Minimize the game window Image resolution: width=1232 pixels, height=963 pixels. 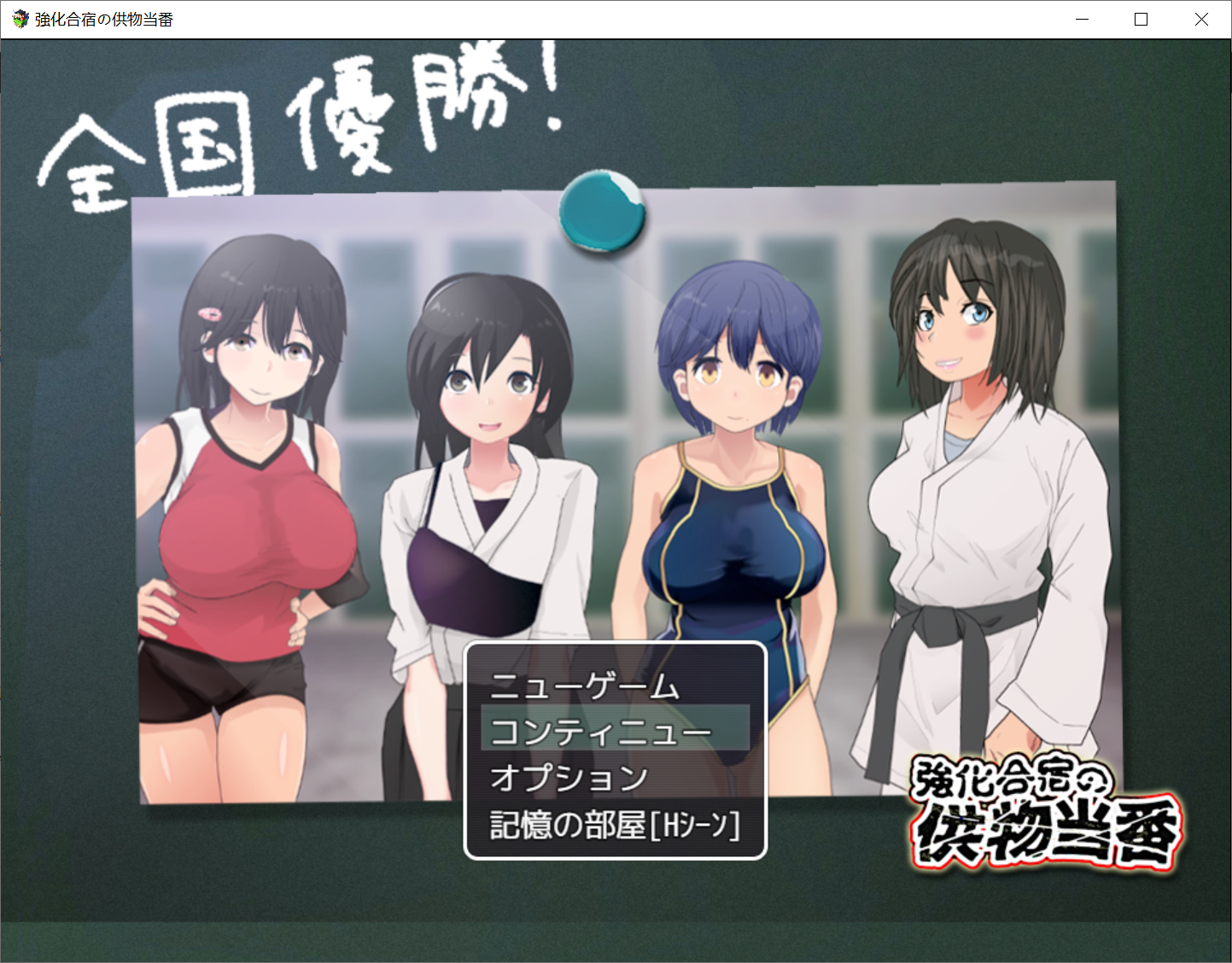tap(1082, 20)
